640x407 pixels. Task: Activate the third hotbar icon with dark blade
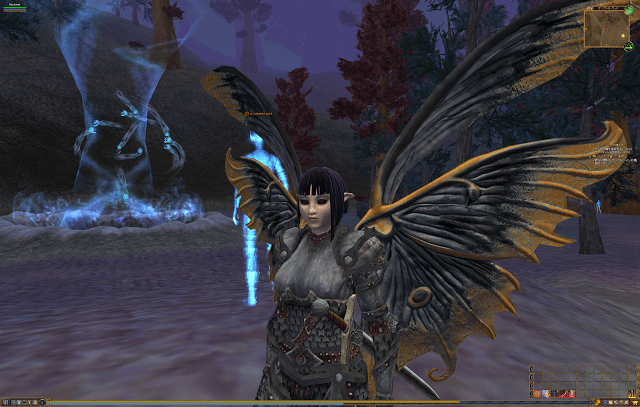click(555, 394)
